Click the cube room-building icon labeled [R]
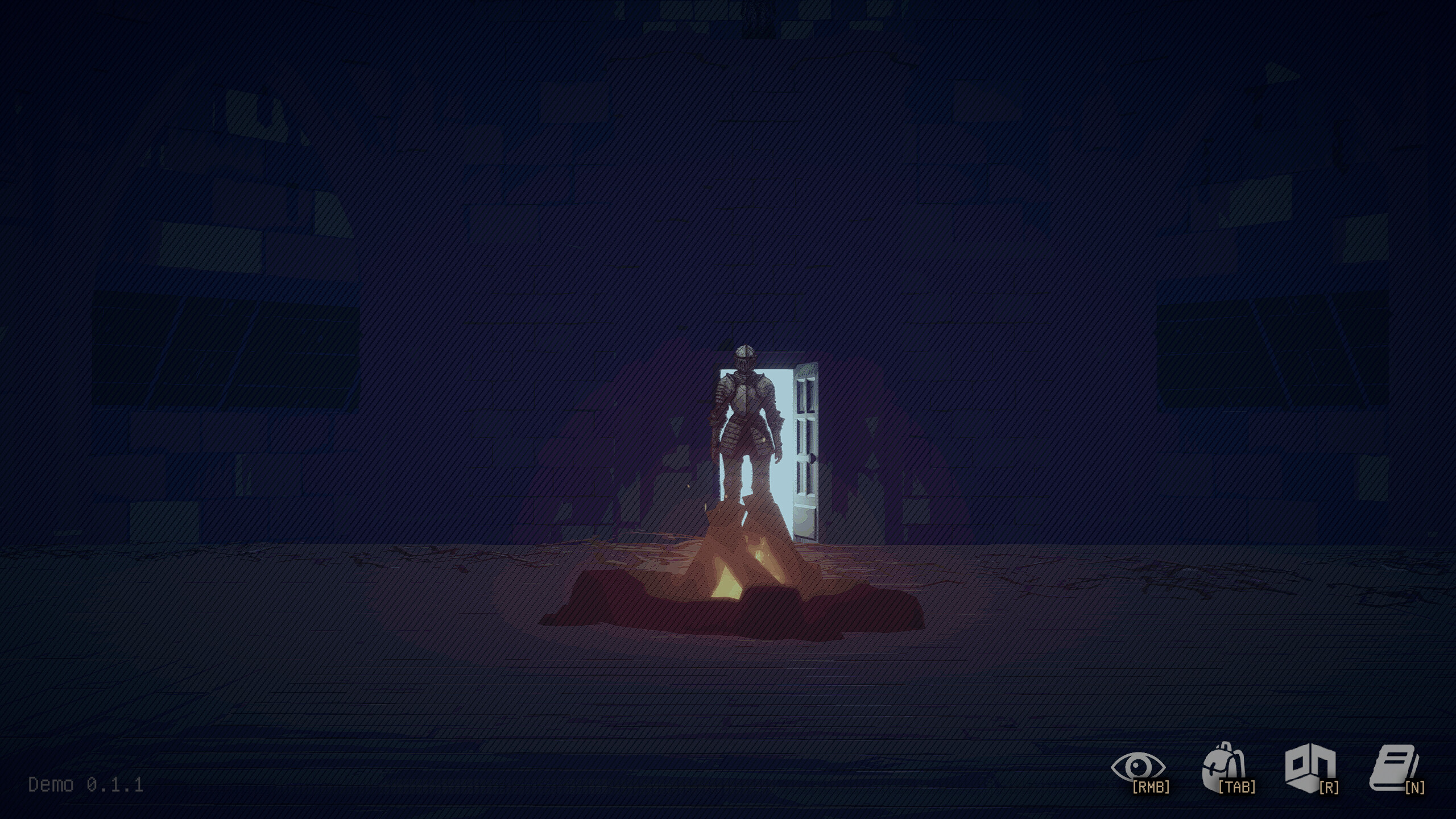Viewport: 1456px width, 819px height. [1309, 768]
